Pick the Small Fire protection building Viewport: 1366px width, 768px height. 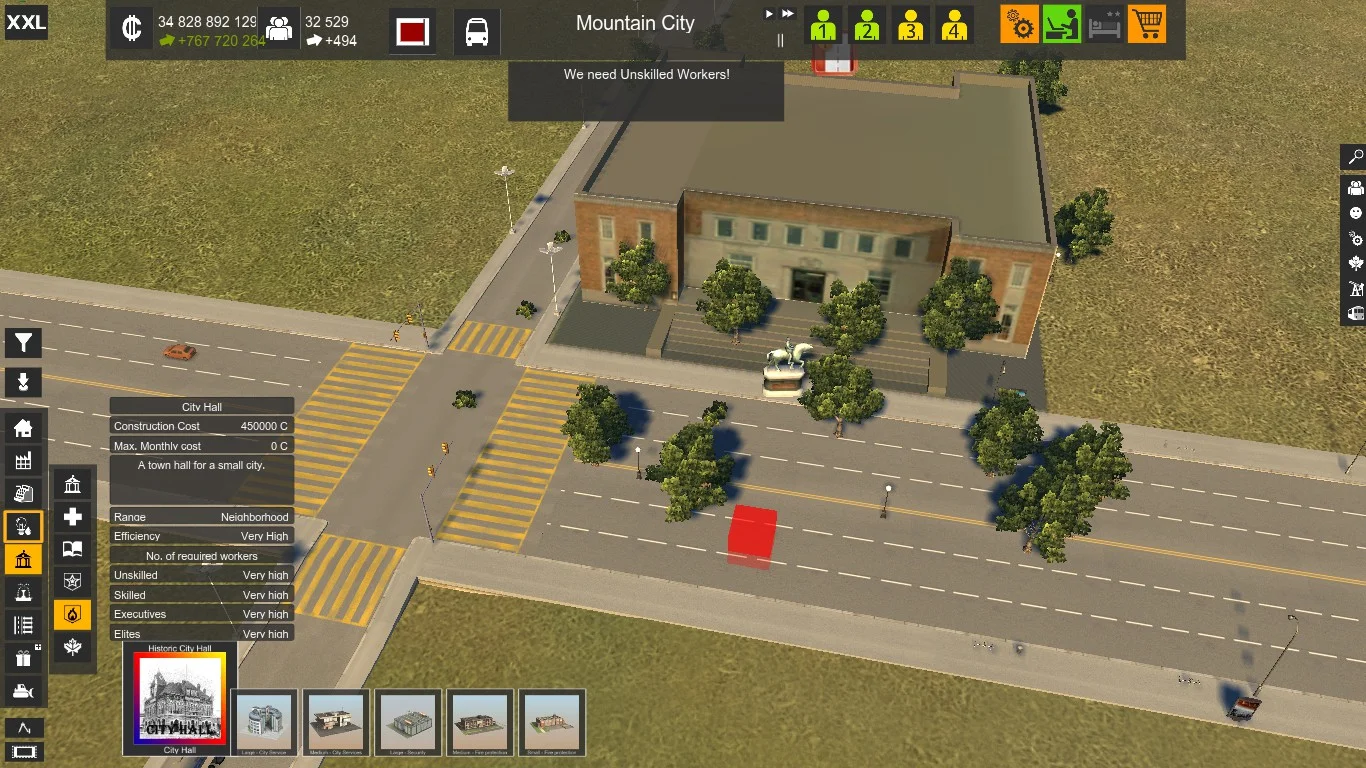pyautogui.click(x=552, y=720)
